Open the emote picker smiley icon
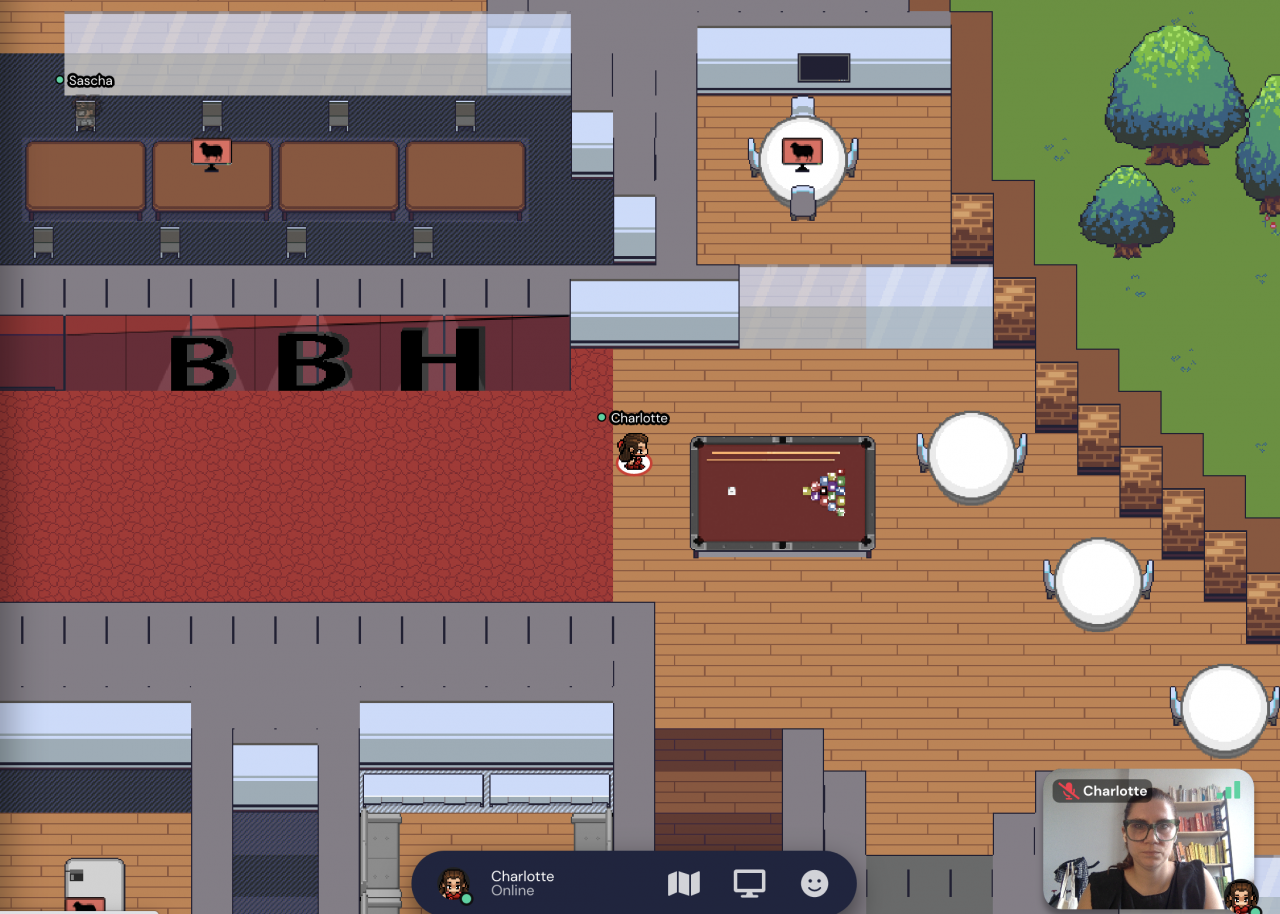Viewport: 1280px width, 914px height. point(814,884)
